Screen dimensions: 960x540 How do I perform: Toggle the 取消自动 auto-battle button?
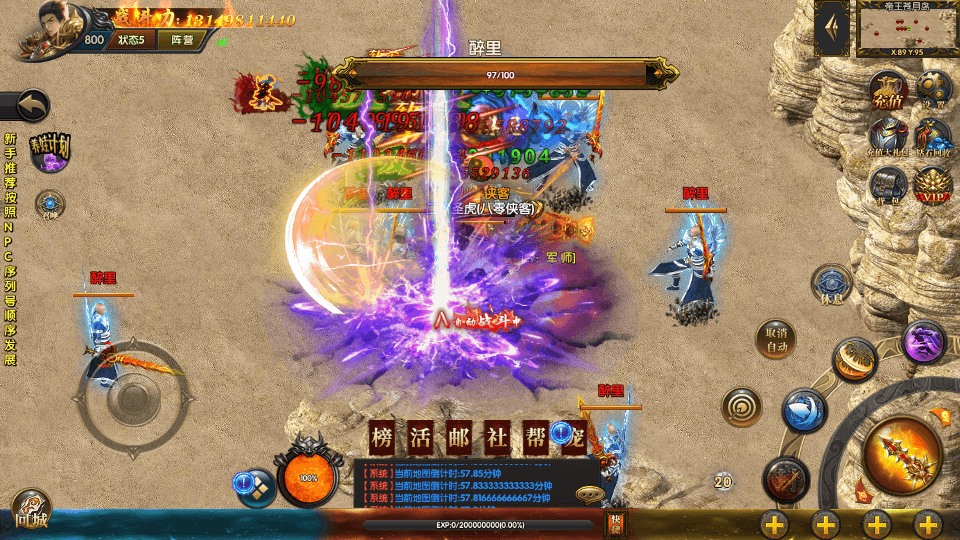pyautogui.click(x=776, y=340)
